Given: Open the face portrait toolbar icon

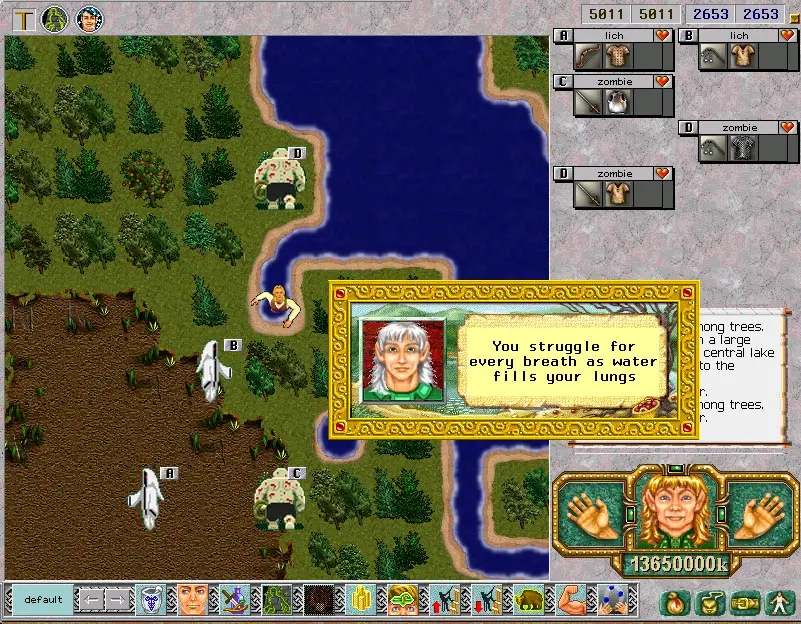Looking at the screenshot, I should [x=192, y=599].
